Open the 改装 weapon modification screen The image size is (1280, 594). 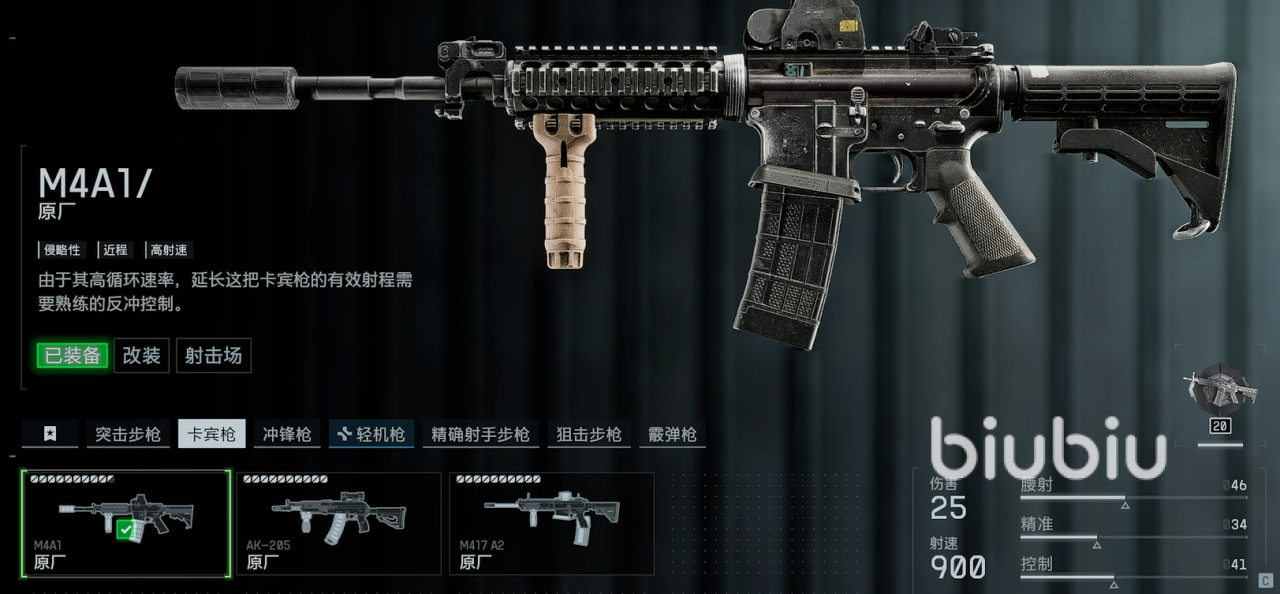pyautogui.click(x=141, y=355)
